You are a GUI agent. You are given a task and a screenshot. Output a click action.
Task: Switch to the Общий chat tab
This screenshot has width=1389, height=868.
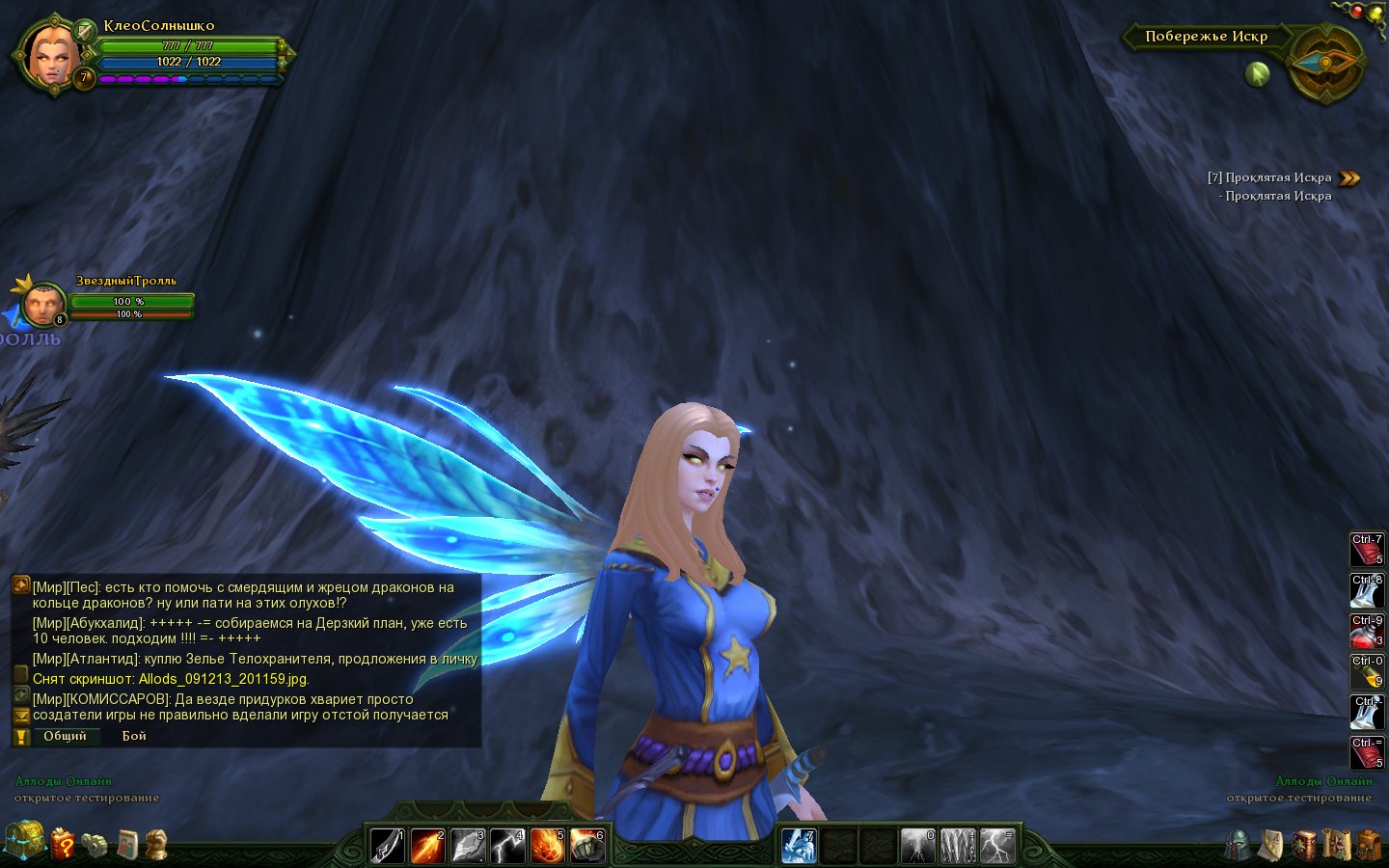coord(65,736)
